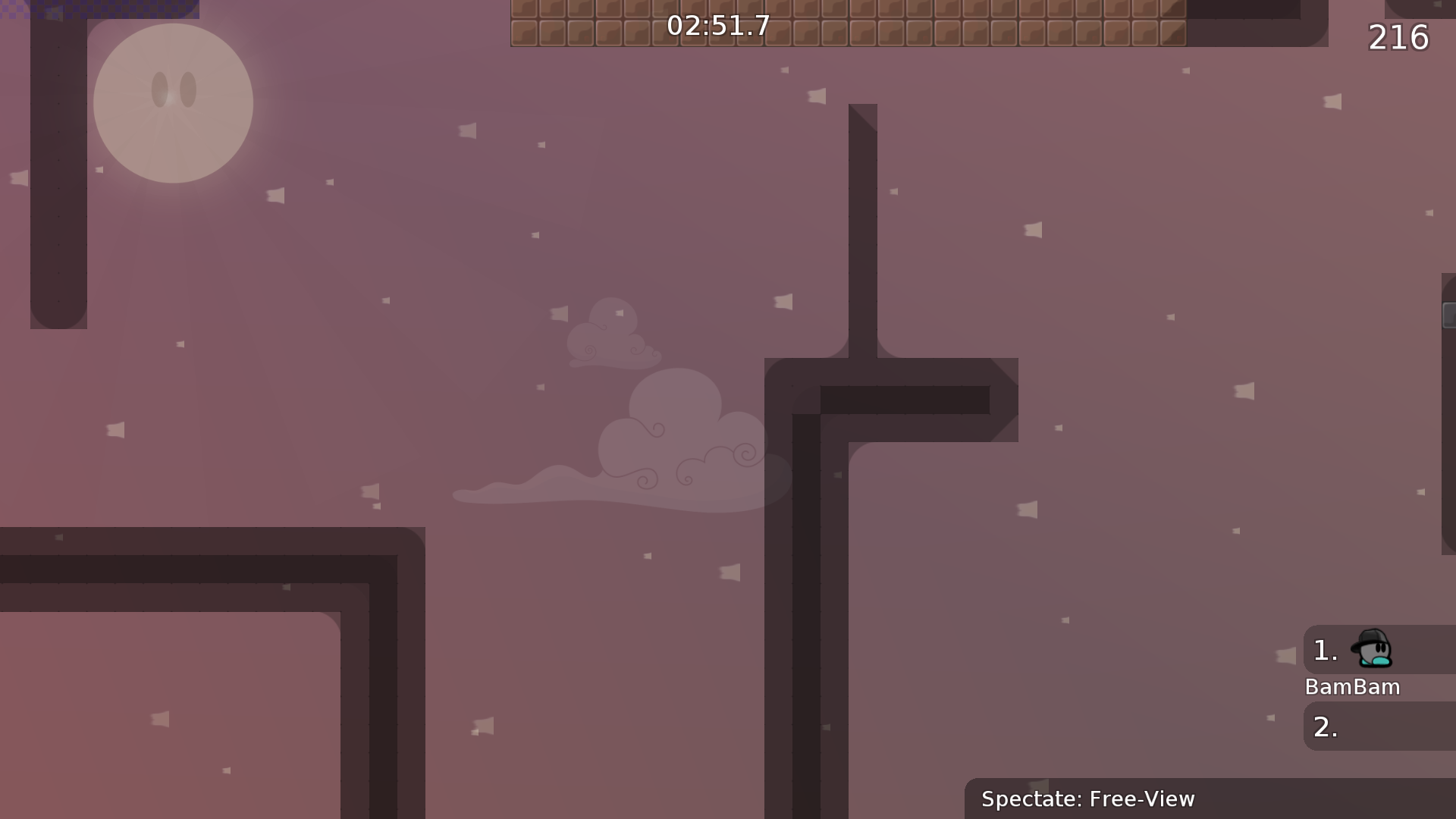Click the timer showing 02:51.7

pyautogui.click(x=716, y=26)
